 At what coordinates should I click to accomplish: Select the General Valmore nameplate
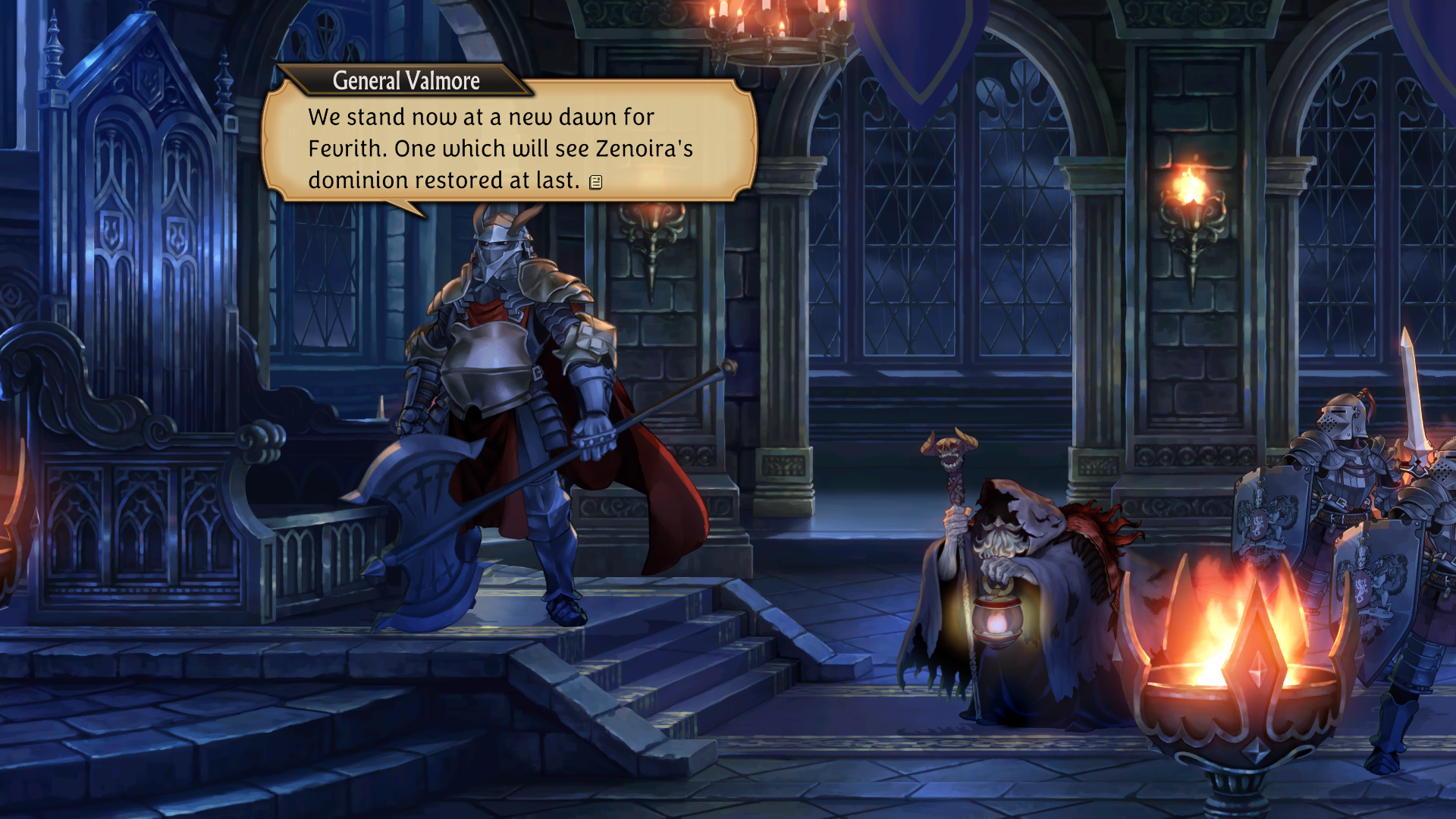coord(405,80)
